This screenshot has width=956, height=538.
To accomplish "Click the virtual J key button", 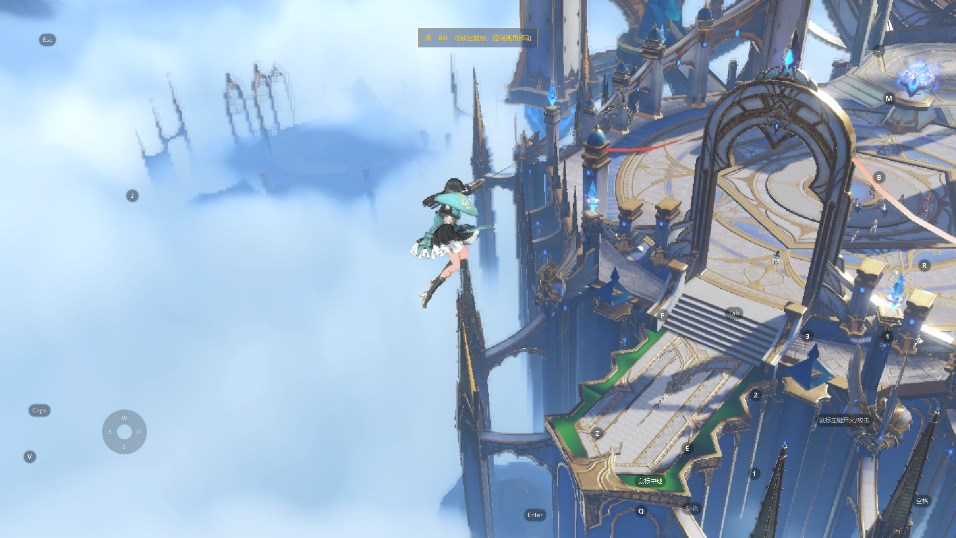I will (132, 196).
